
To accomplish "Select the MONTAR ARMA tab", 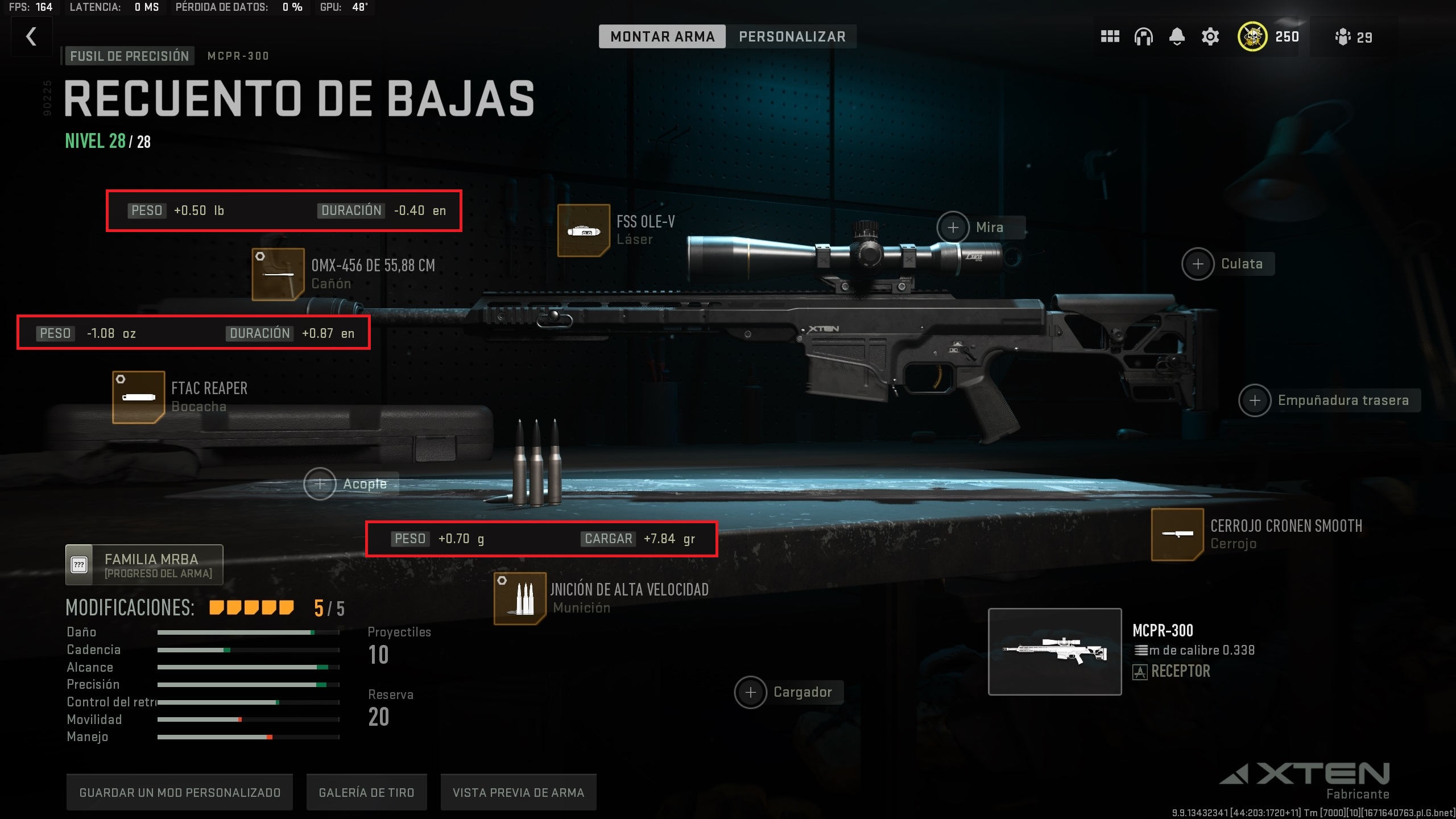I will tap(662, 36).
